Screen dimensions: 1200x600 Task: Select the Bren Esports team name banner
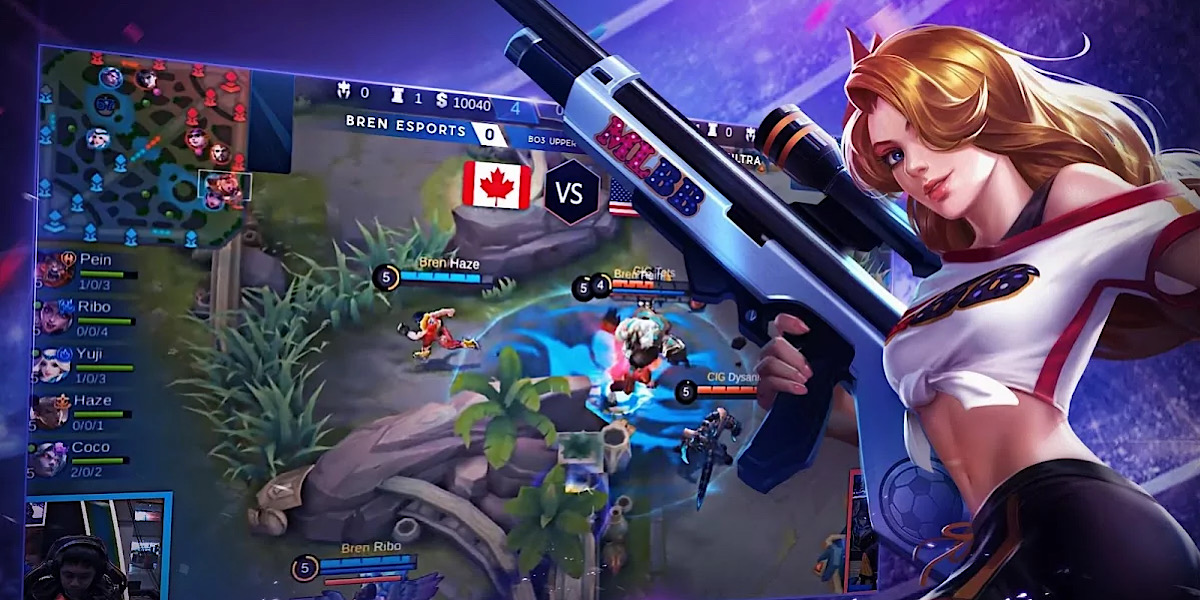[406, 129]
